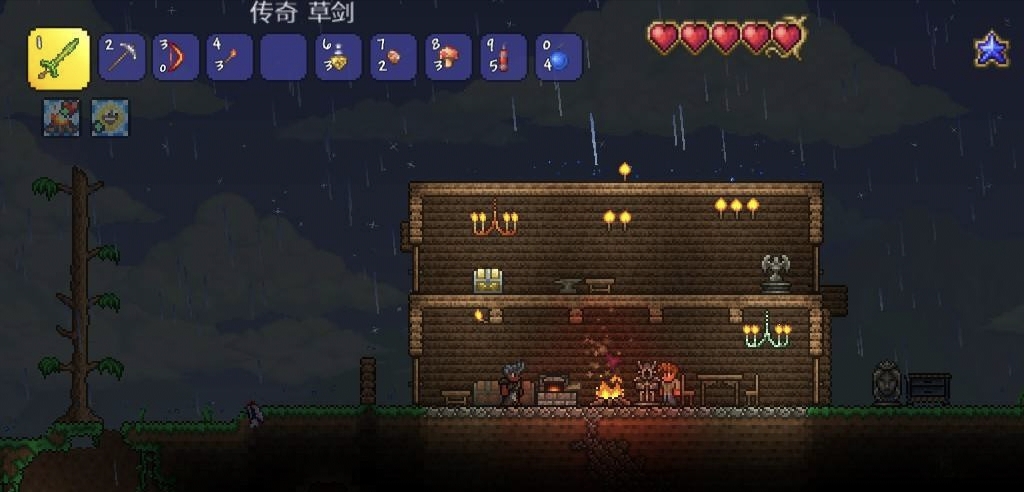Click the campfire buff icon
The height and width of the screenshot is (492, 1024).
click(x=60, y=118)
